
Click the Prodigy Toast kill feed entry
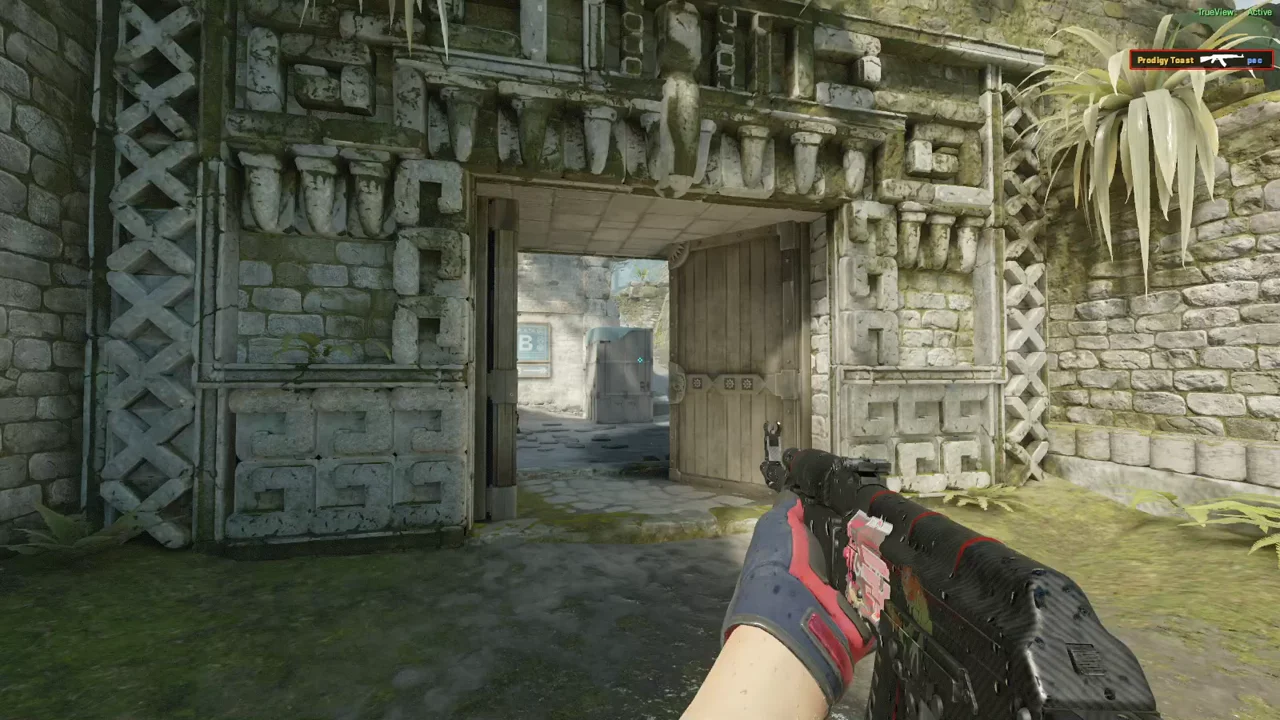point(1201,60)
